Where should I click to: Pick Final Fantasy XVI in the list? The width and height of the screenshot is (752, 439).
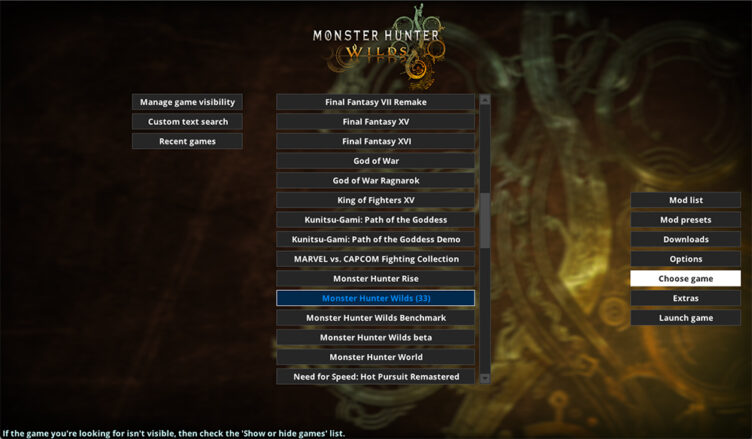coord(375,141)
